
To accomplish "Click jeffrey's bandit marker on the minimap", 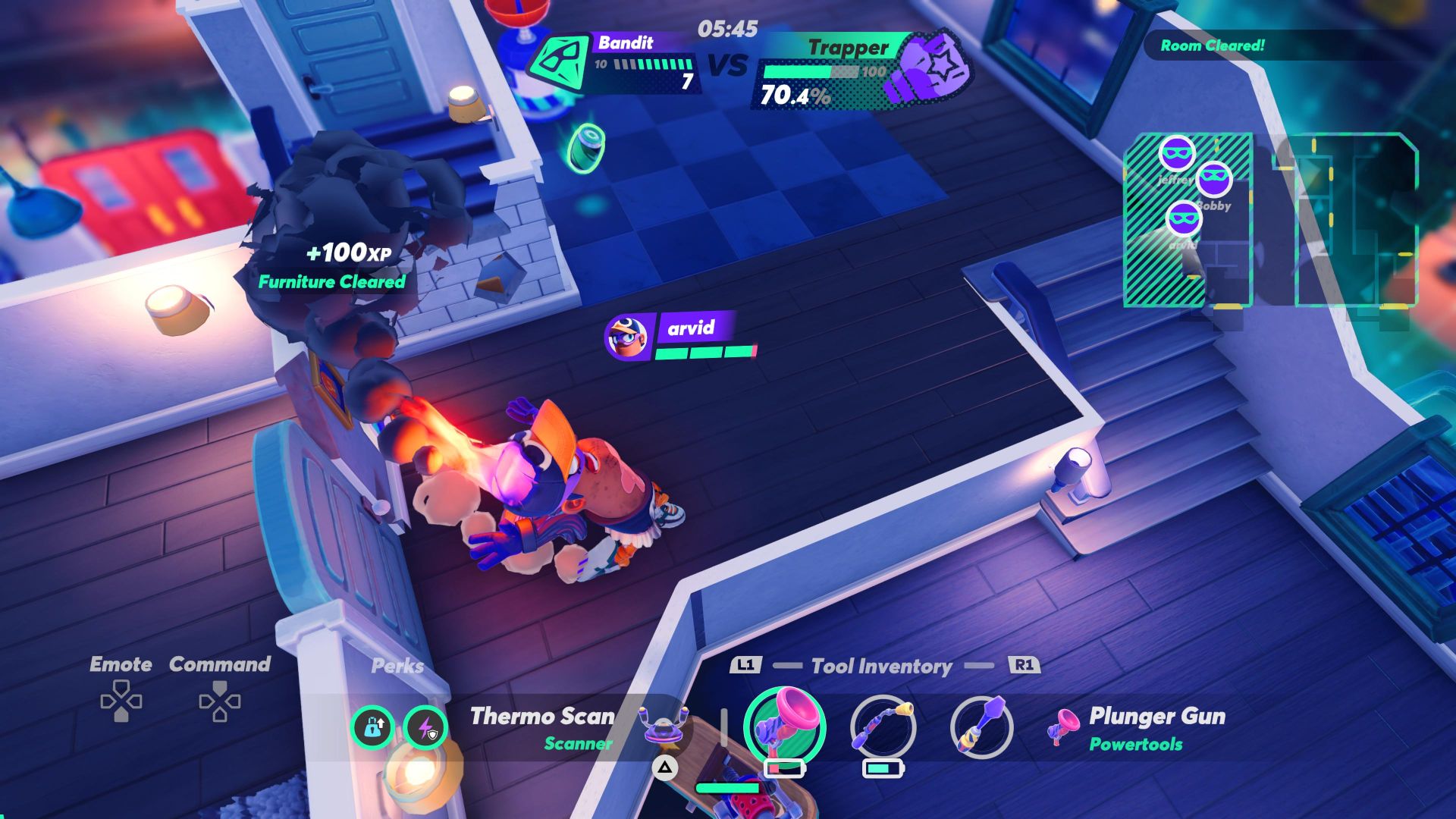I will pos(1176,154).
